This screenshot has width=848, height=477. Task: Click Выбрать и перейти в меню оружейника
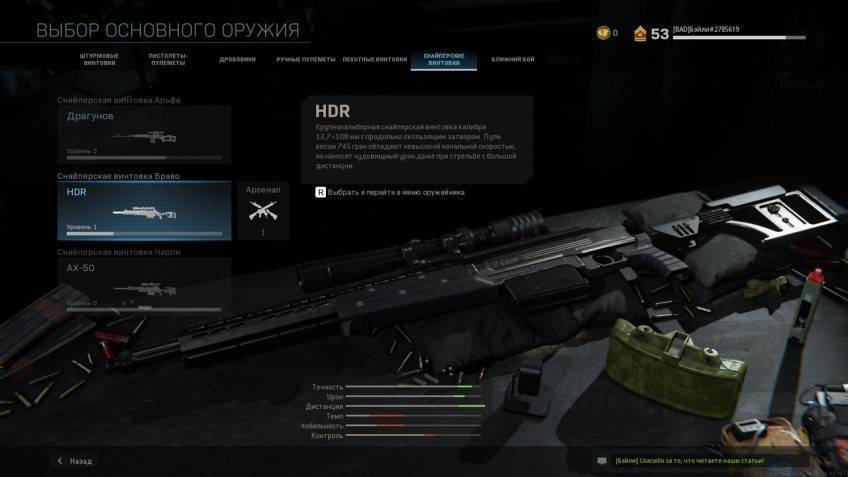coord(390,192)
